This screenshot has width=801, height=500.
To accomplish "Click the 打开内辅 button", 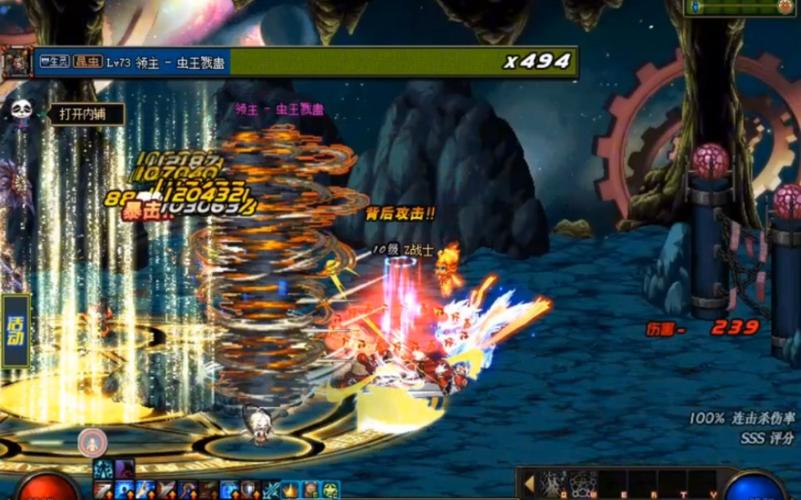I will [x=87, y=114].
